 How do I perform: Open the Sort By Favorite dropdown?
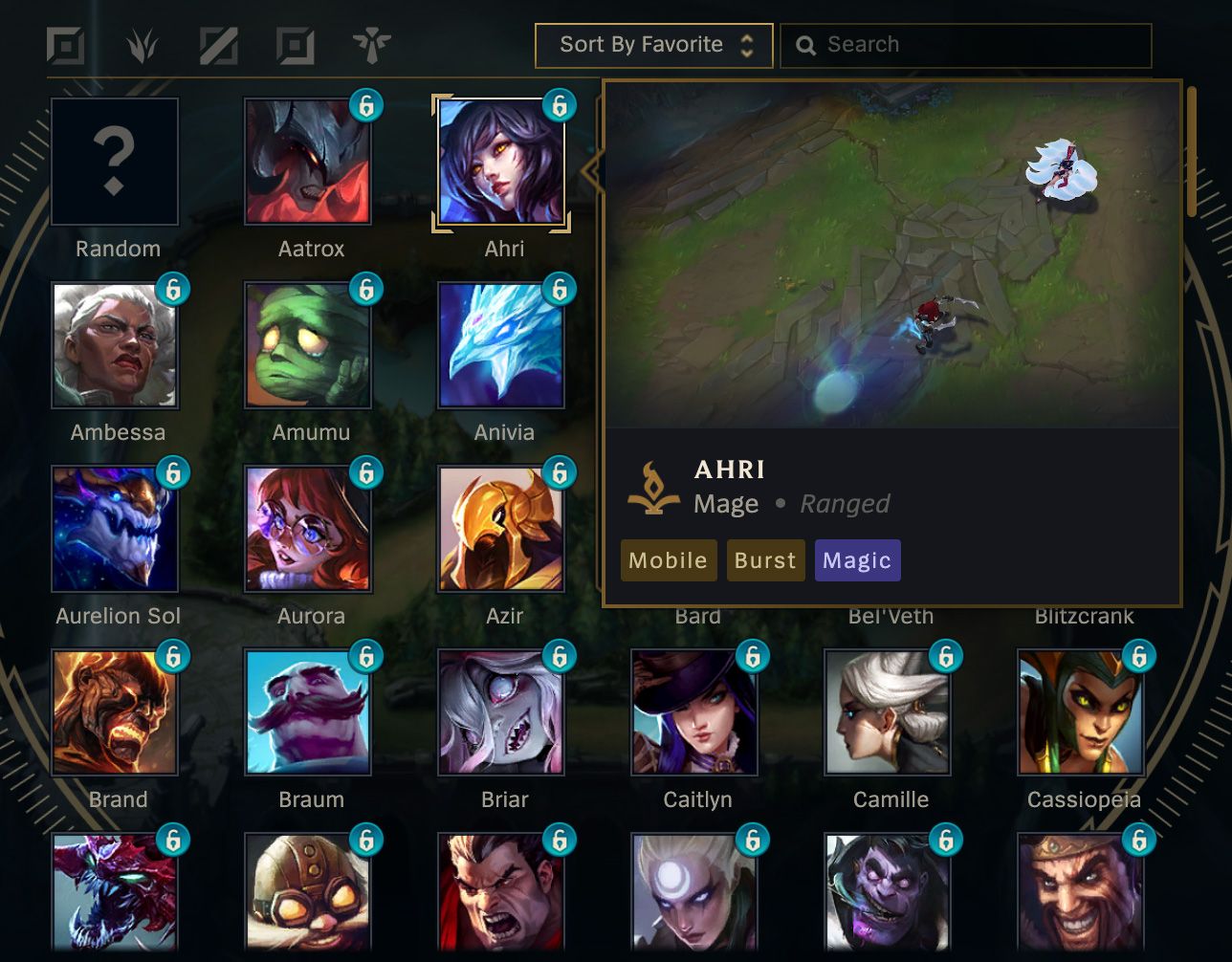click(653, 44)
